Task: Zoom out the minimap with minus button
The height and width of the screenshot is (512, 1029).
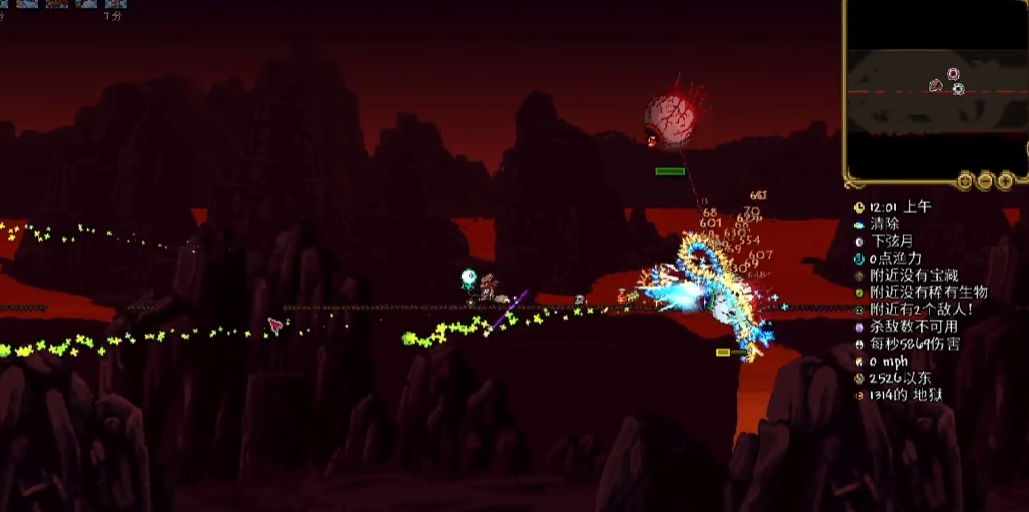Action: pos(985,181)
